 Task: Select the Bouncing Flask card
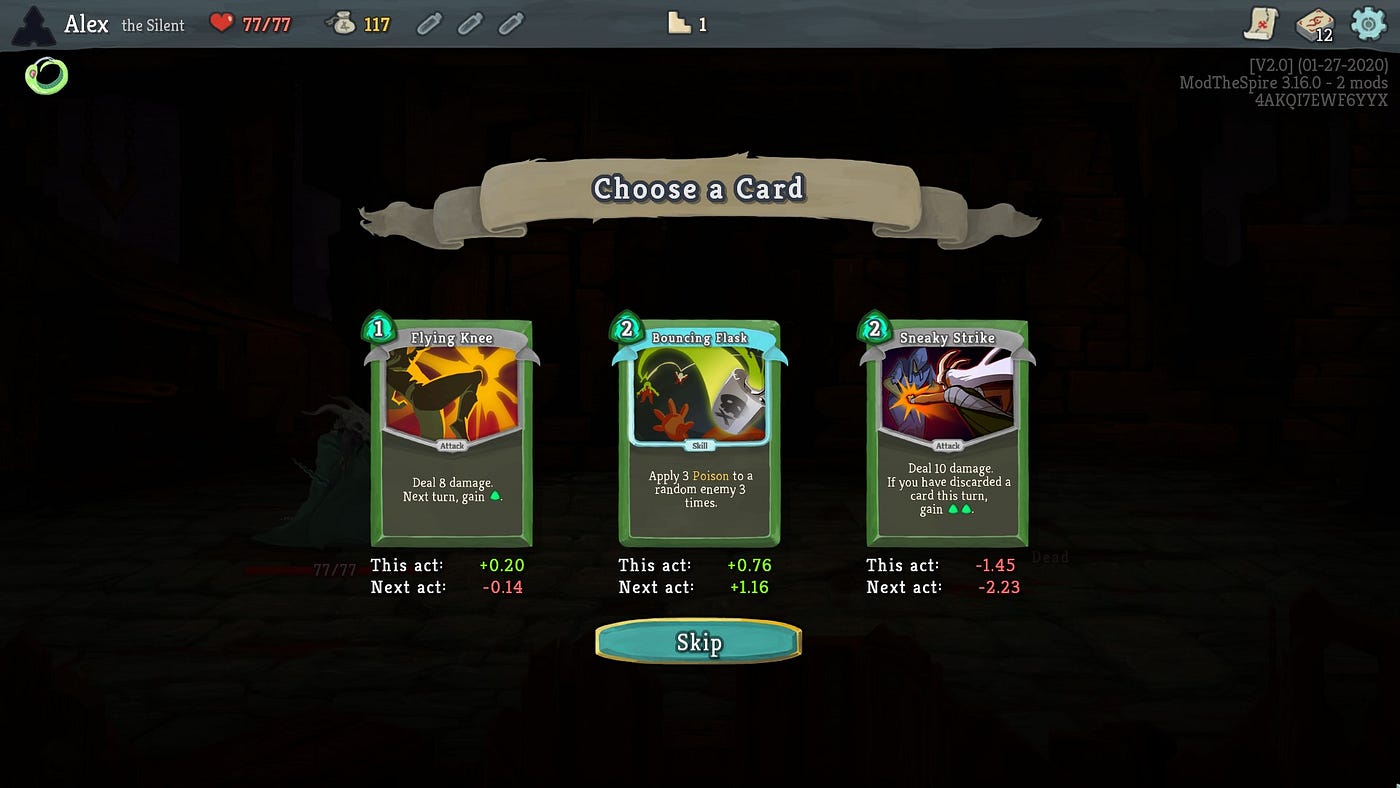(x=699, y=432)
